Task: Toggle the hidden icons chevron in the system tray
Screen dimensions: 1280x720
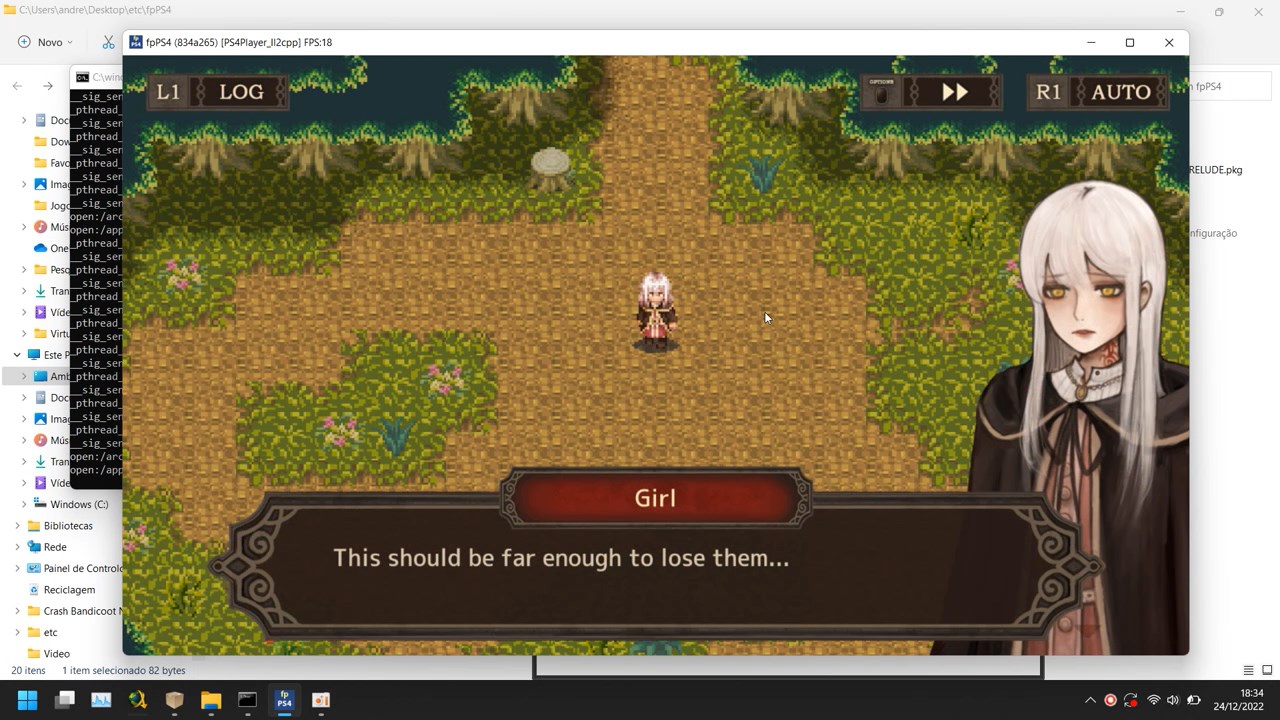Action: tap(1090, 700)
